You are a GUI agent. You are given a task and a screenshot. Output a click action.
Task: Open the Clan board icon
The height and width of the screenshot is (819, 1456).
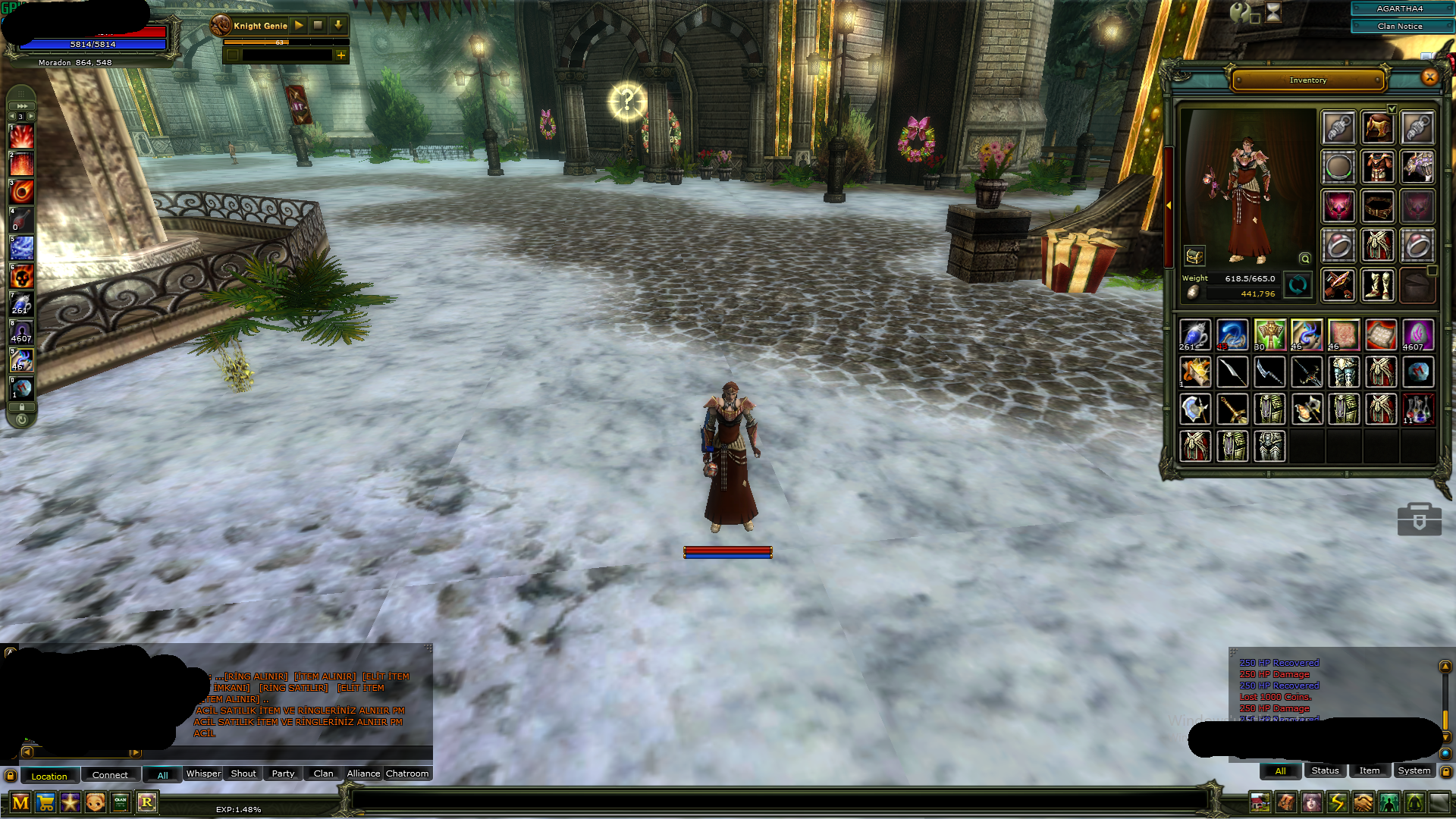pos(119,802)
